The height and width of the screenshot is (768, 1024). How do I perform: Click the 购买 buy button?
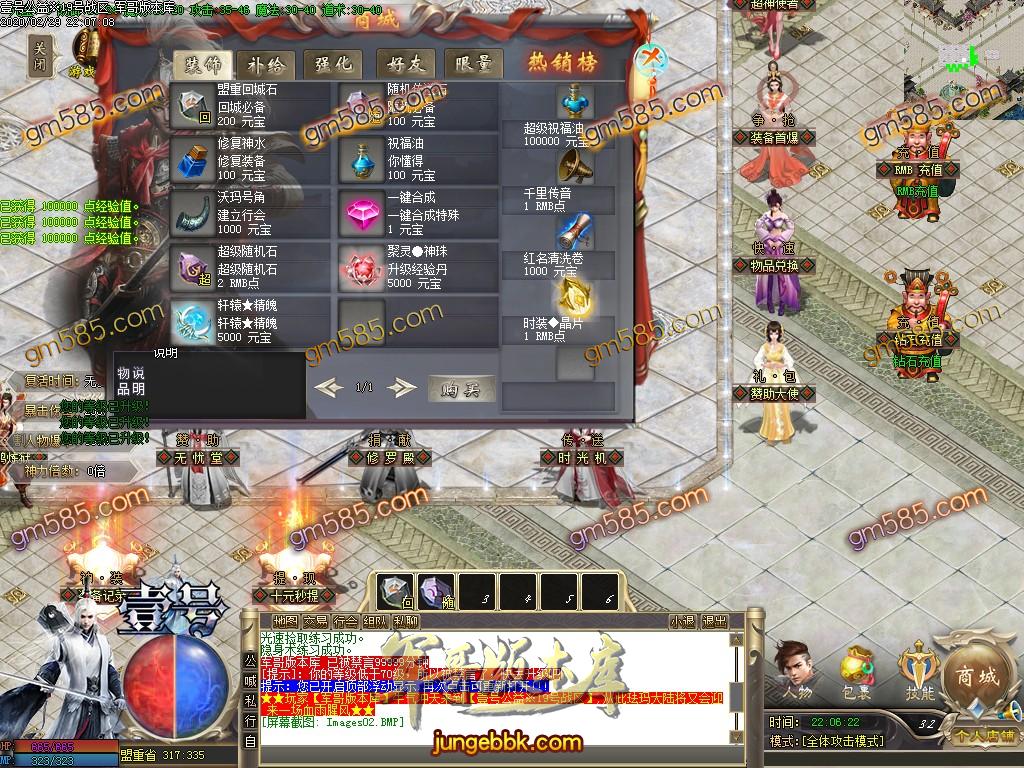pyautogui.click(x=461, y=388)
